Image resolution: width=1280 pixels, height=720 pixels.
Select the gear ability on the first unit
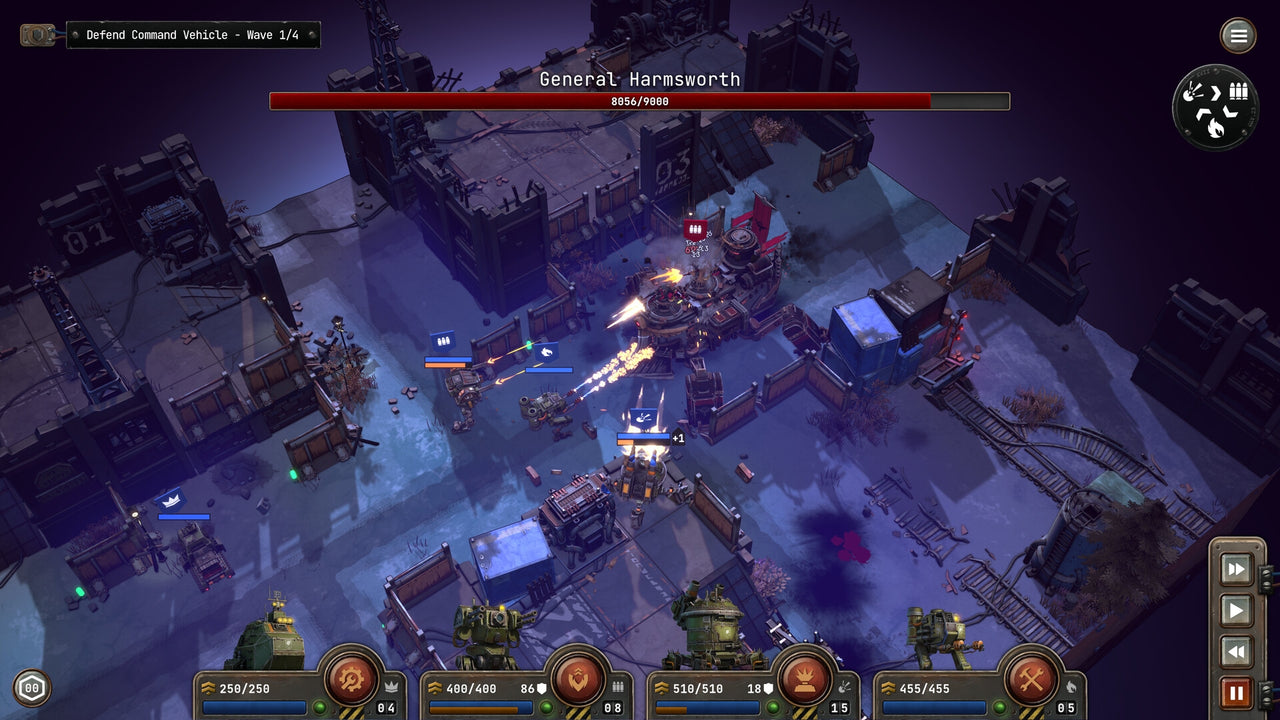click(x=347, y=680)
